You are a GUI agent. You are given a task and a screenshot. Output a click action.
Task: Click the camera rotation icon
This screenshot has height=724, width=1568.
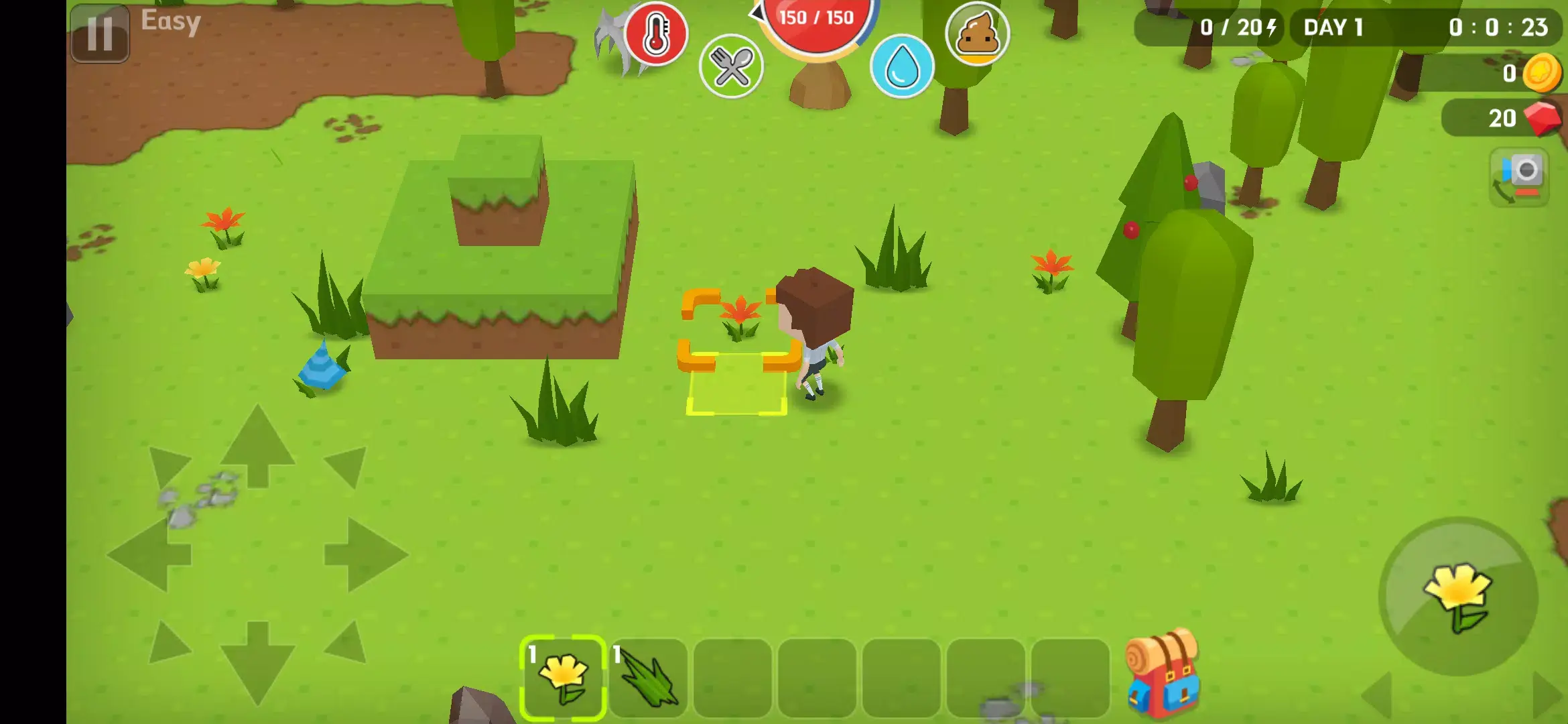click(x=1523, y=176)
